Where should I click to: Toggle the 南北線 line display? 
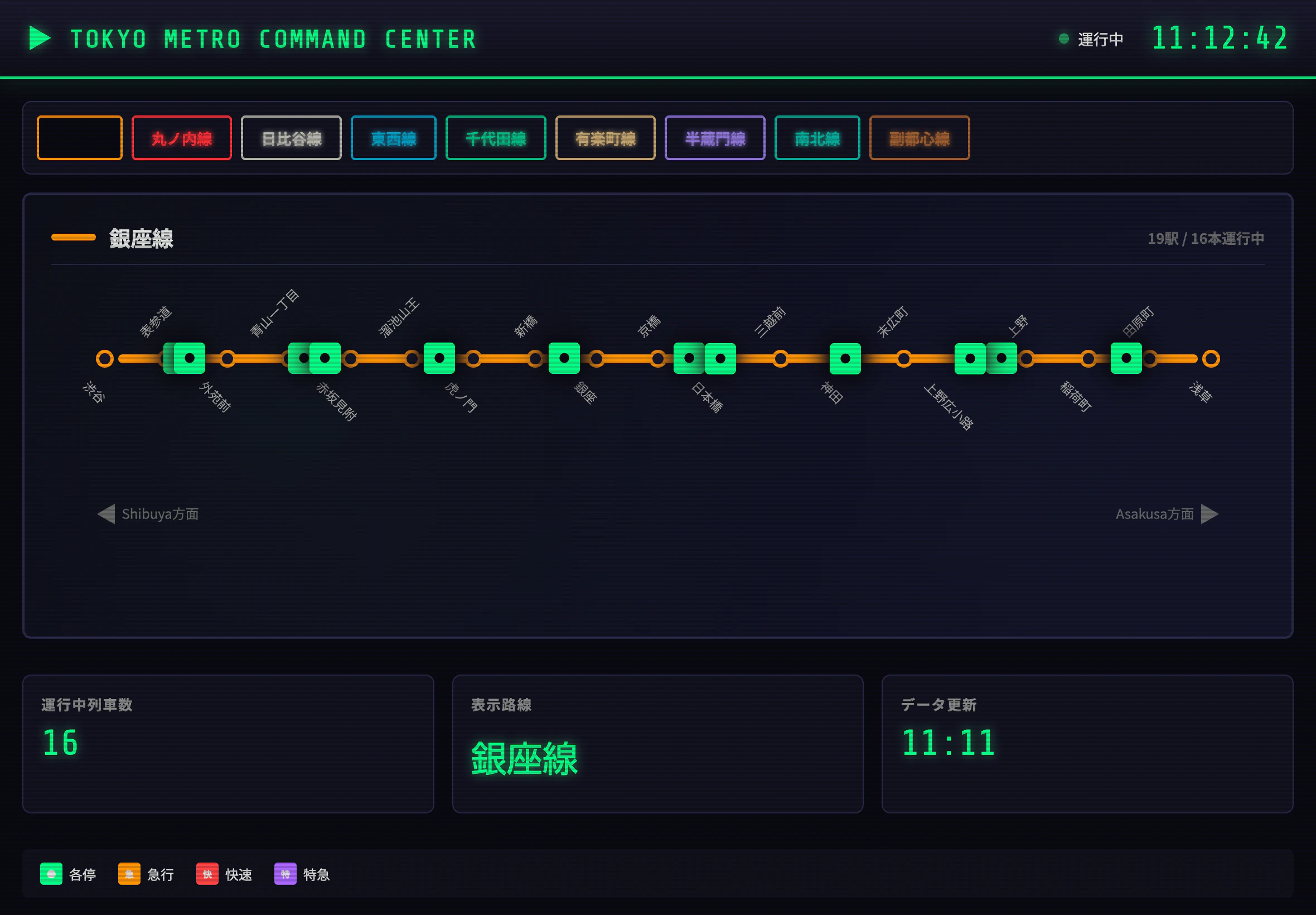(x=817, y=138)
